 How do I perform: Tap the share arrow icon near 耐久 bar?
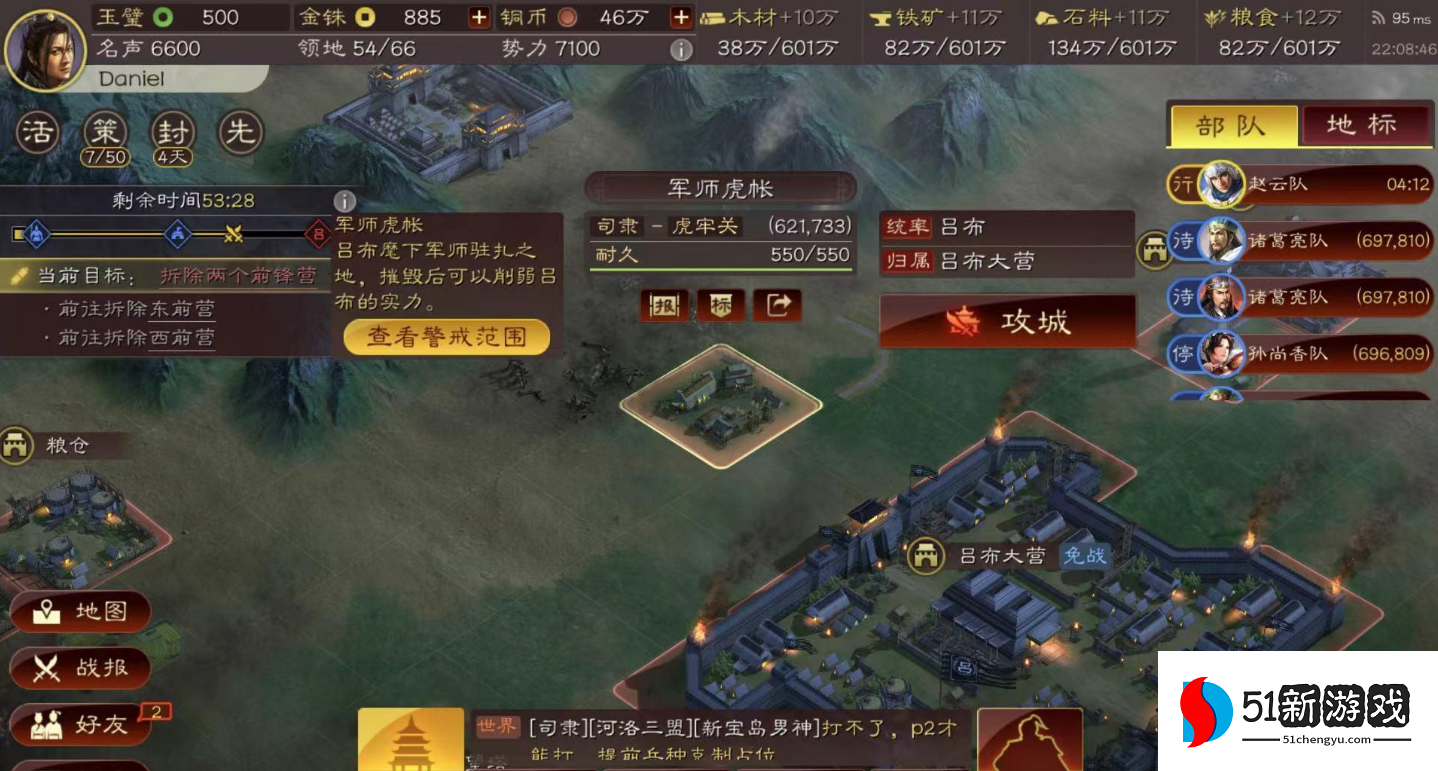click(778, 306)
